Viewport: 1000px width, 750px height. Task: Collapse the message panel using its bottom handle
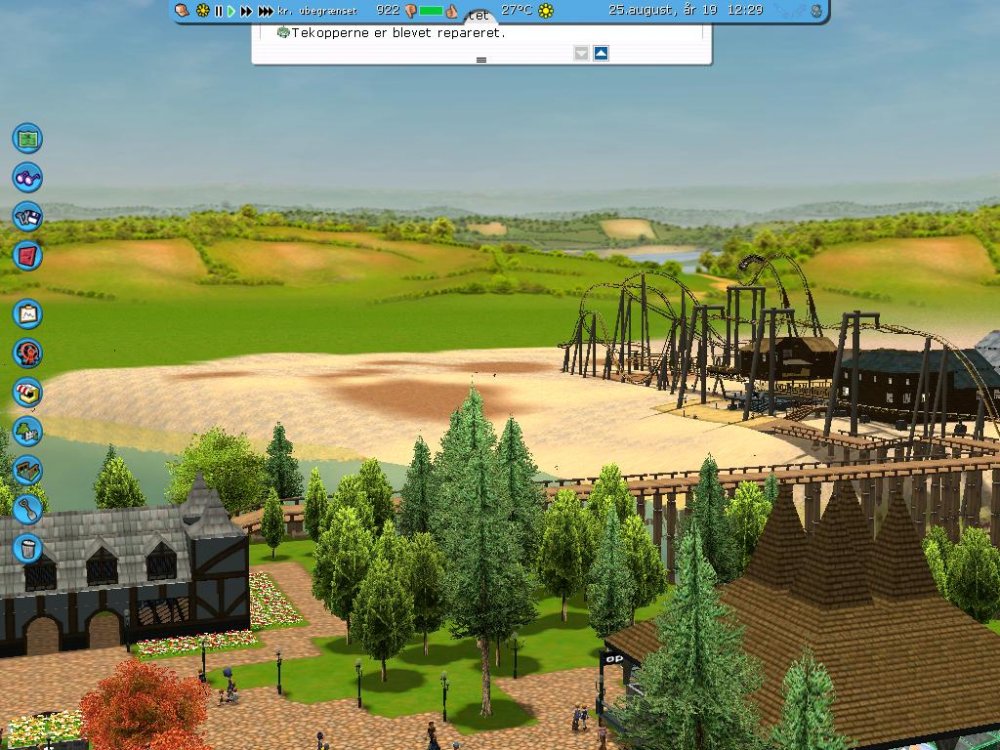pos(481,60)
